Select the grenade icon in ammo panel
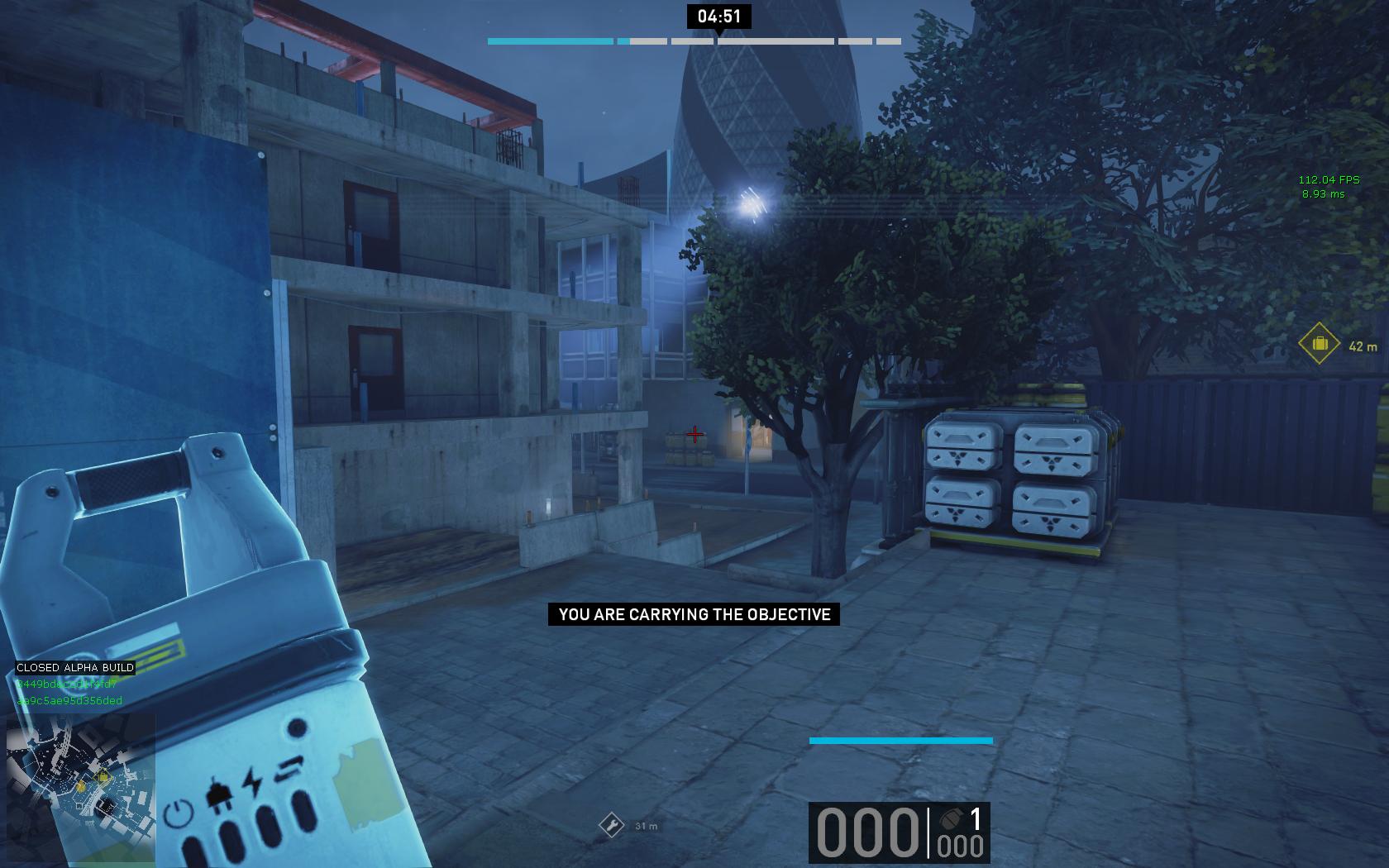The image size is (1389, 868). 948,819
